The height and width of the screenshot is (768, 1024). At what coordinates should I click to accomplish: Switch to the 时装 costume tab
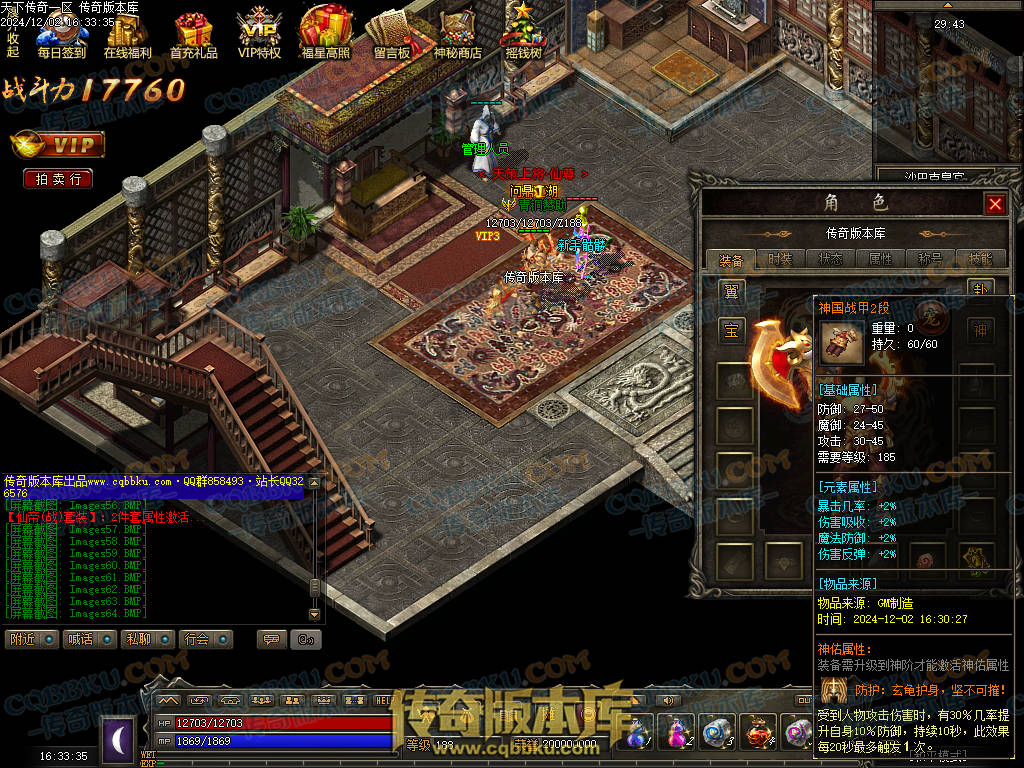780,259
